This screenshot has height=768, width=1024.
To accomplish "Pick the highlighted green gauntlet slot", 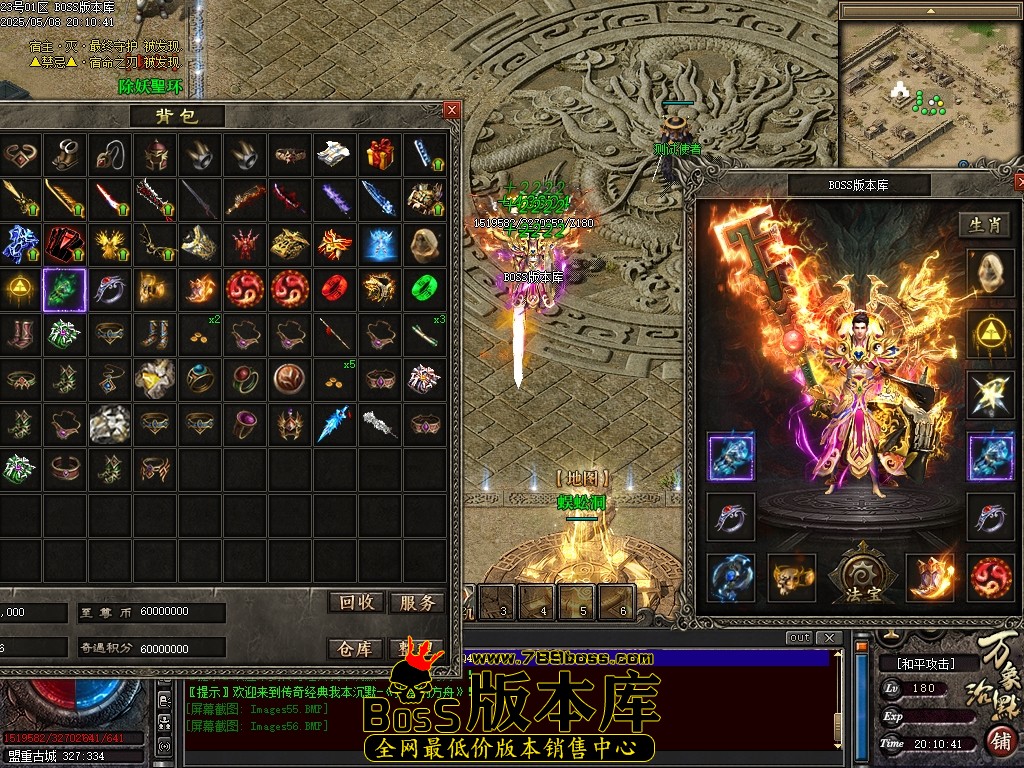I will click(65, 290).
